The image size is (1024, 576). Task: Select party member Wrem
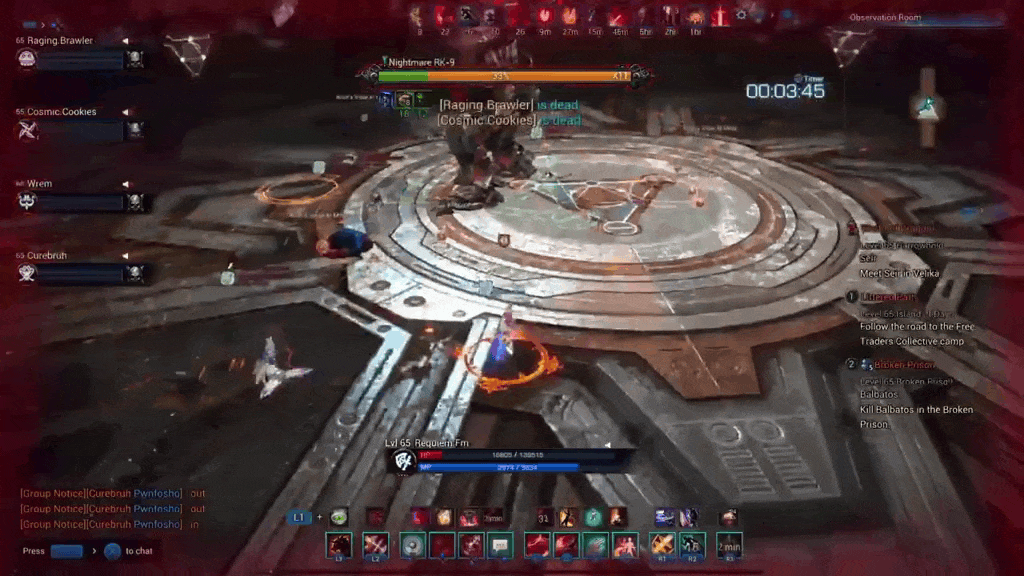coord(40,184)
